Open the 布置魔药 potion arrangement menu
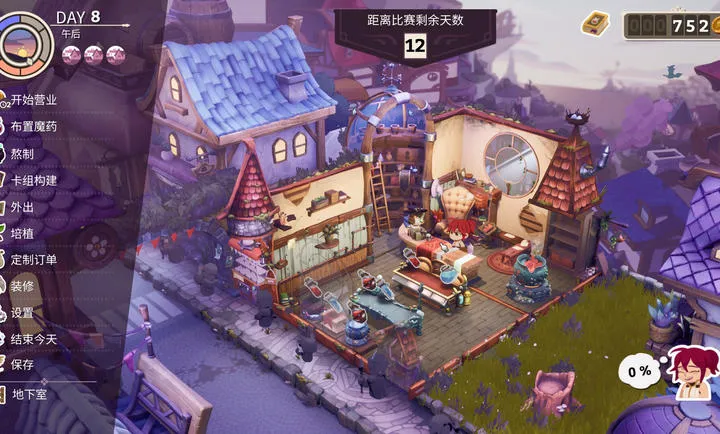 tap(33, 127)
